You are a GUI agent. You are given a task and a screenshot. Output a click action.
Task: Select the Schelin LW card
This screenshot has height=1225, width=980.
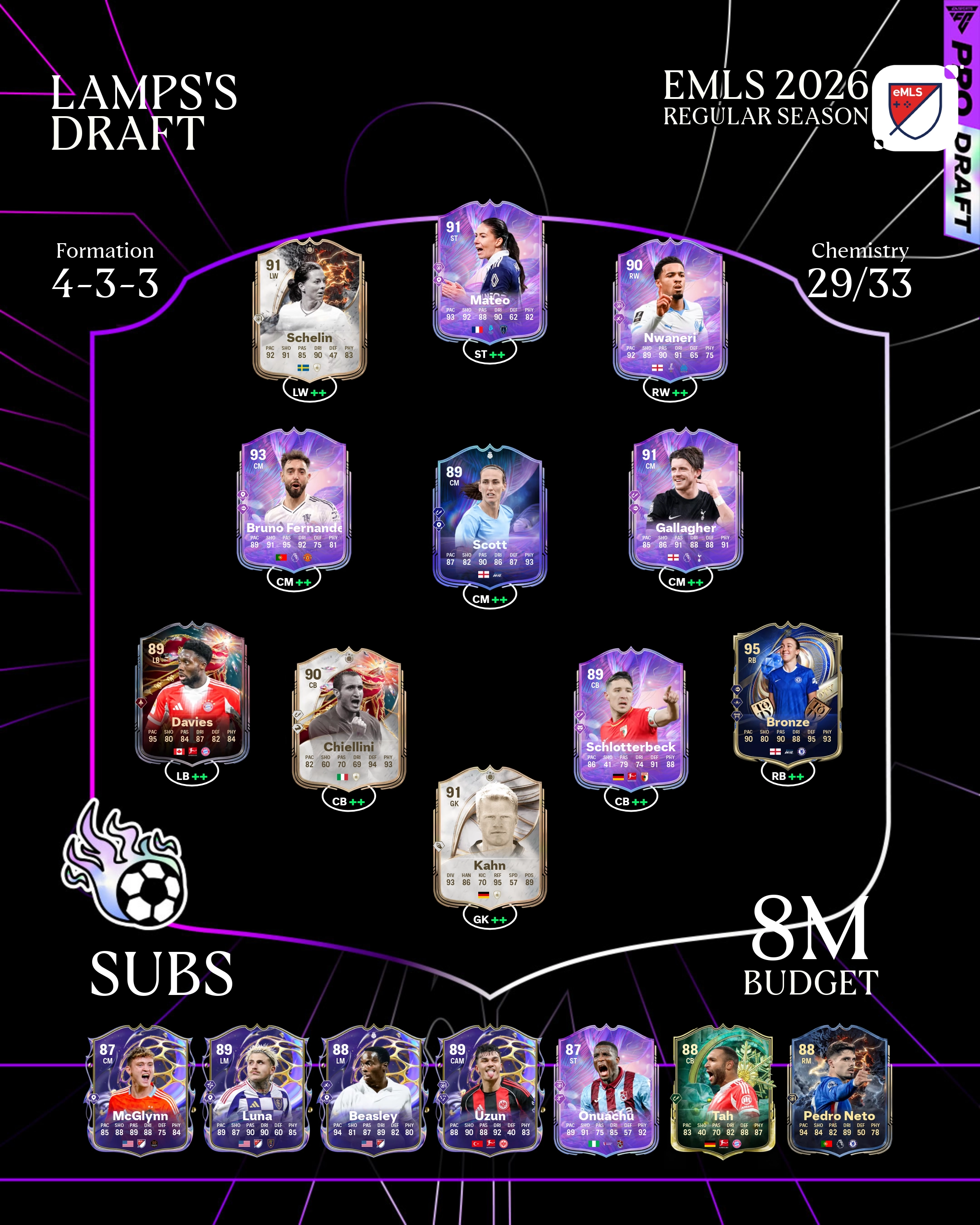(309, 310)
